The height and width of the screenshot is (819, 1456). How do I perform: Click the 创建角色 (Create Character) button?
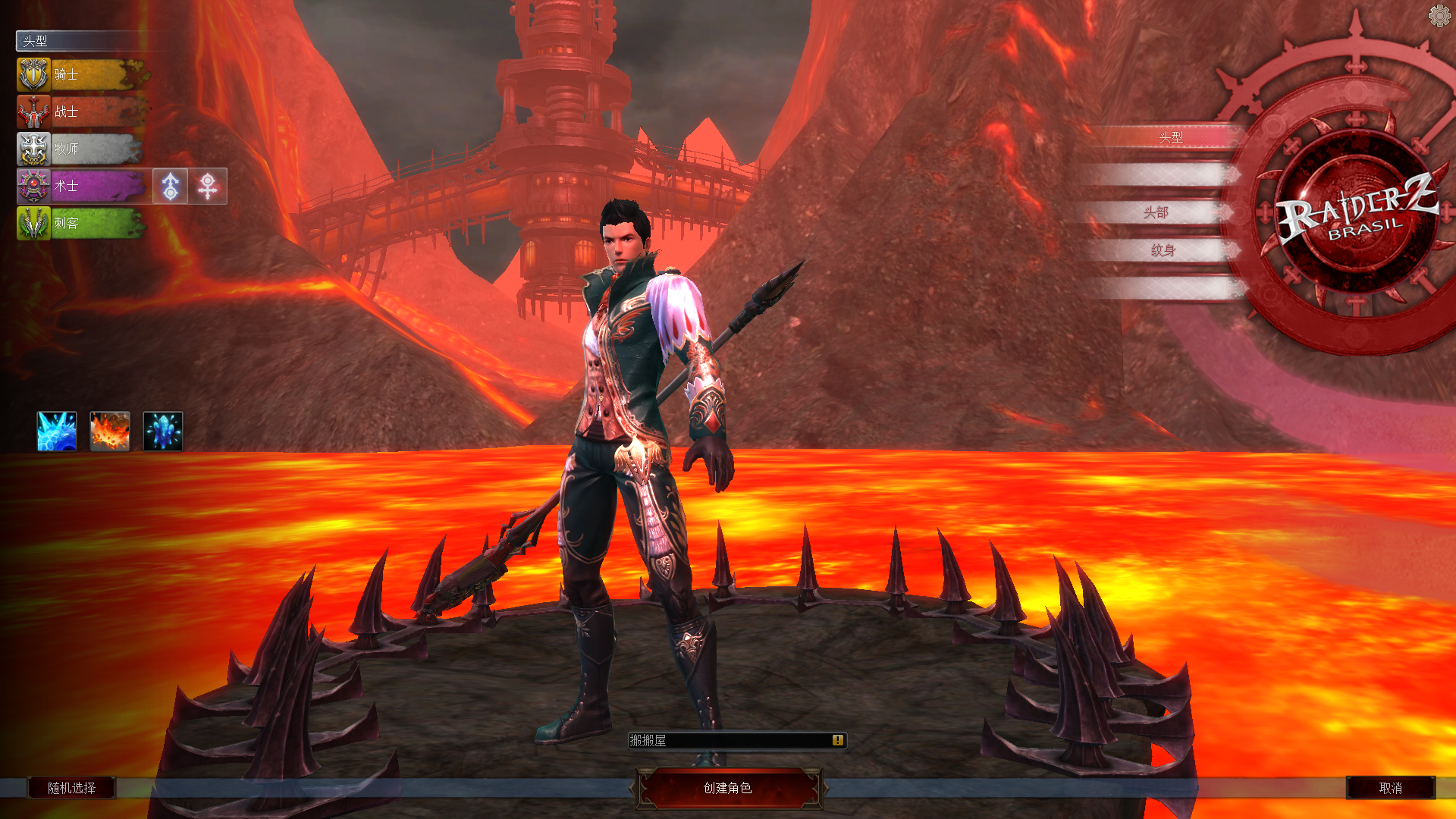coord(727,788)
